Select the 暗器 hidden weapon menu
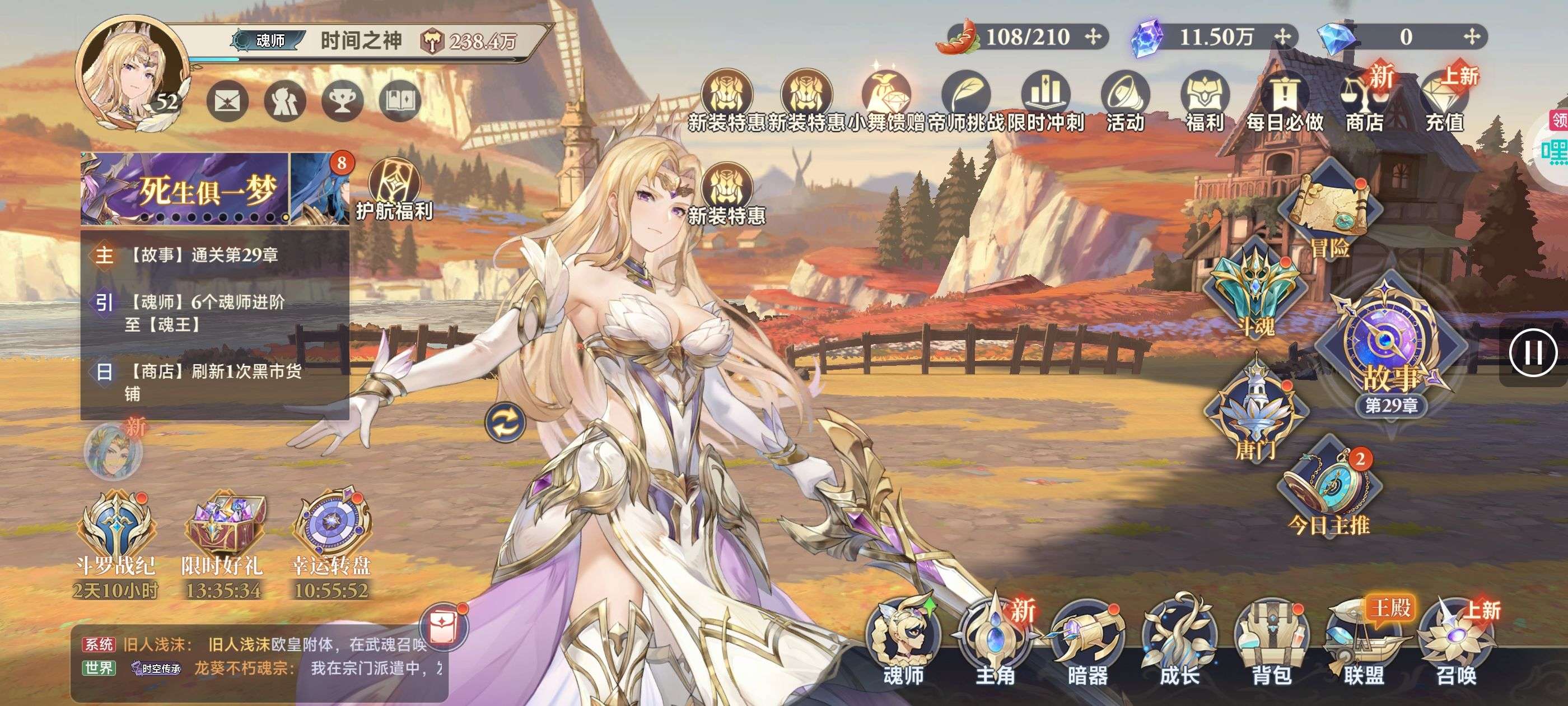Image resolution: width=1568 pixels, height=706 pixels. tap(1087, 640)
